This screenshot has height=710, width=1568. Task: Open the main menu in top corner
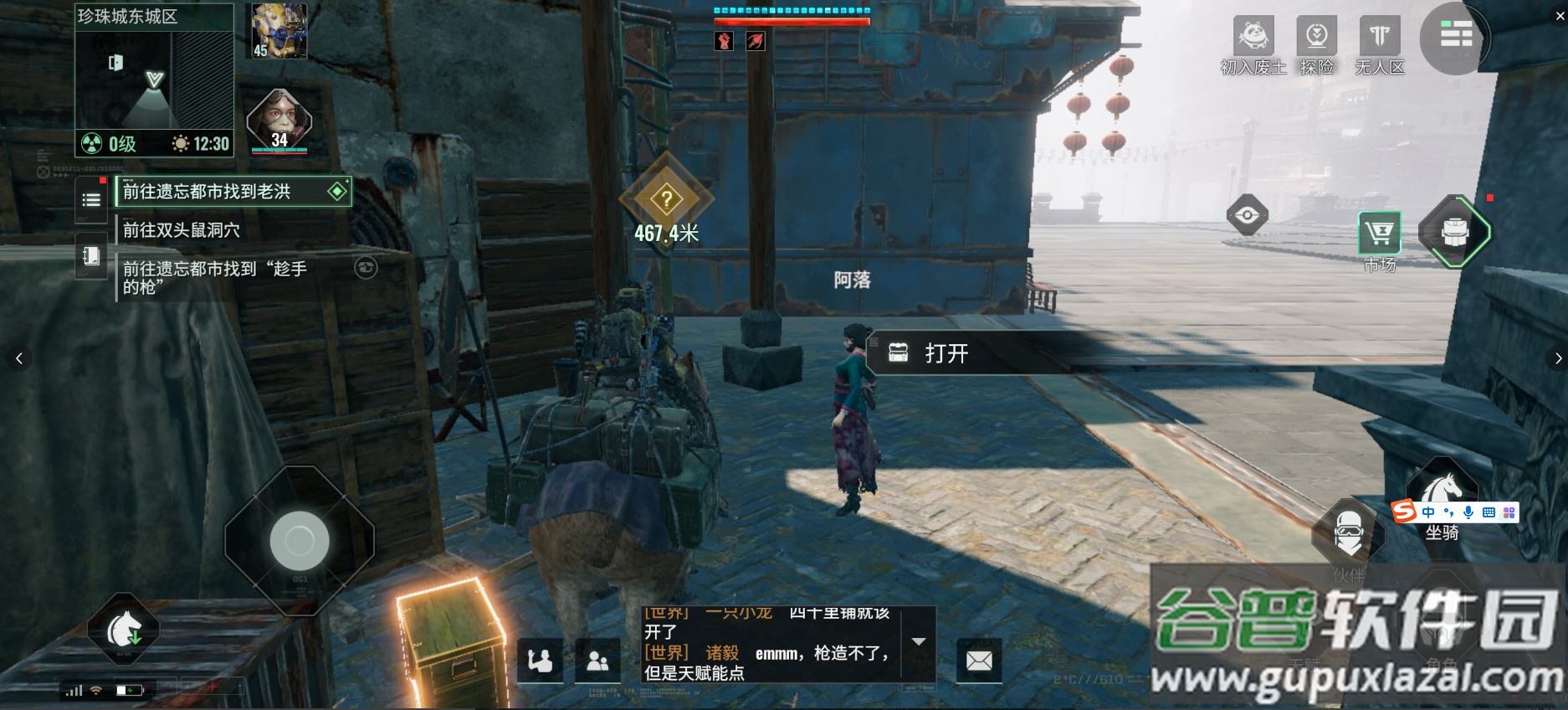tap(1456, 36)
